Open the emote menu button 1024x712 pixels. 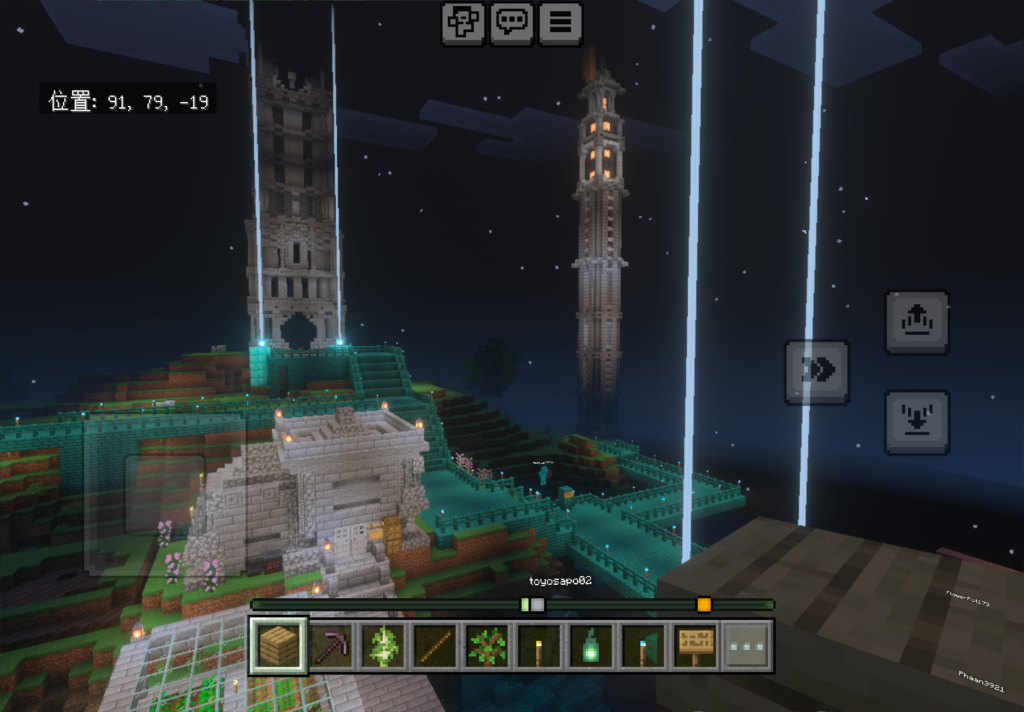pyautogui.click(x=464, y=23)
